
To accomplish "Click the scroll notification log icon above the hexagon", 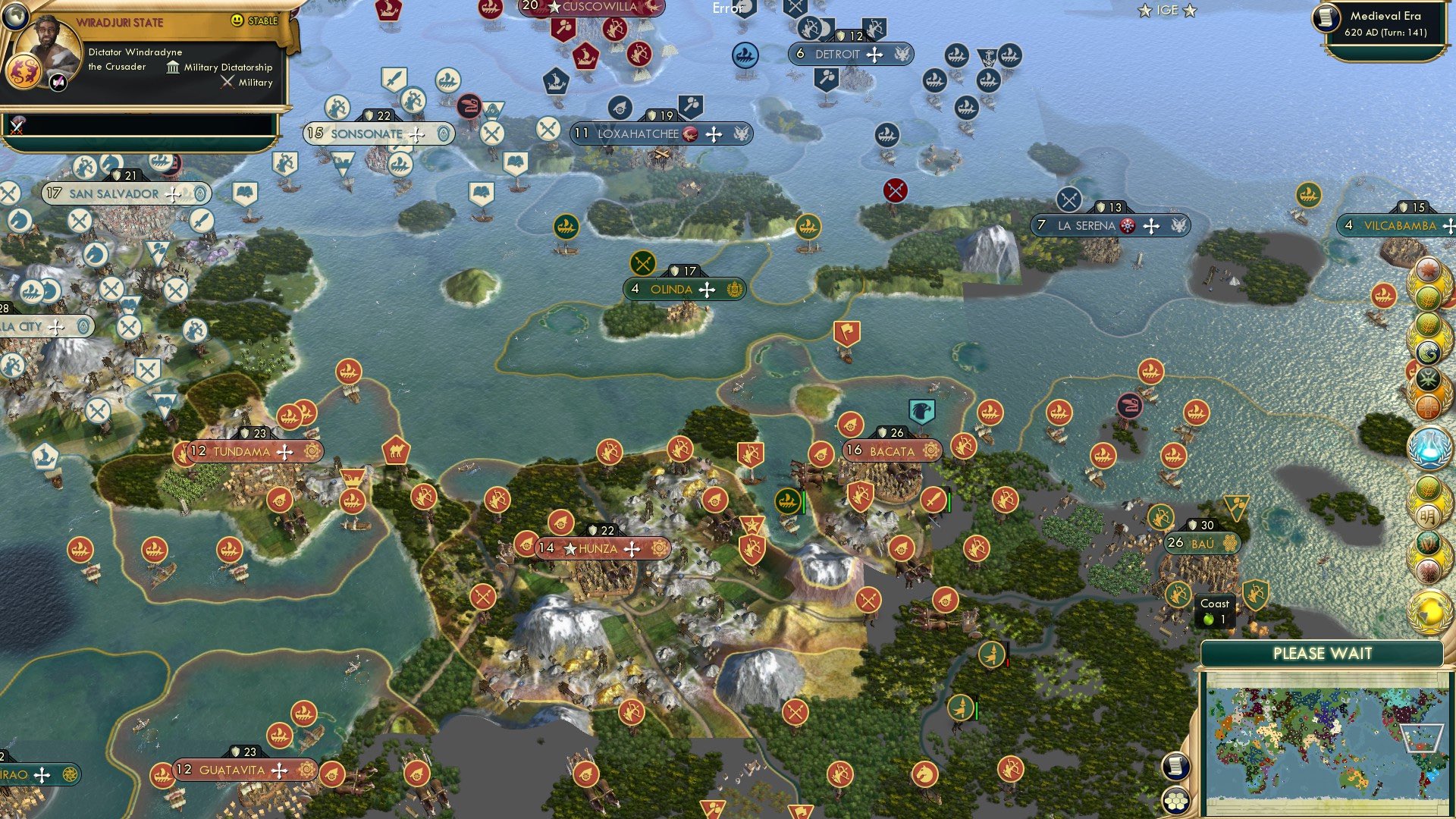I will (x=1178, y=764).
